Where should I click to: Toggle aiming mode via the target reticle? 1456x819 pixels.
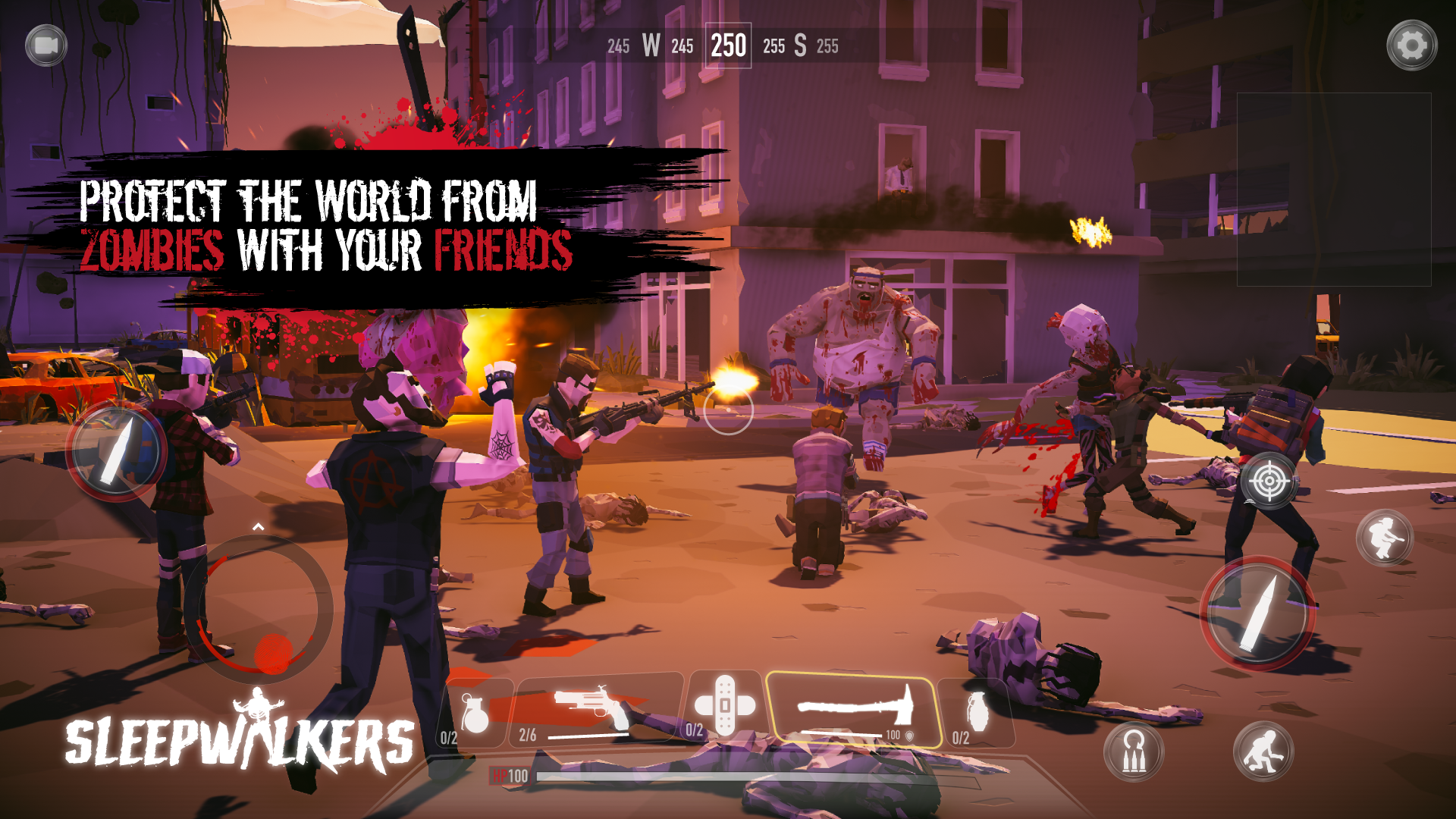click(1268, 482)
